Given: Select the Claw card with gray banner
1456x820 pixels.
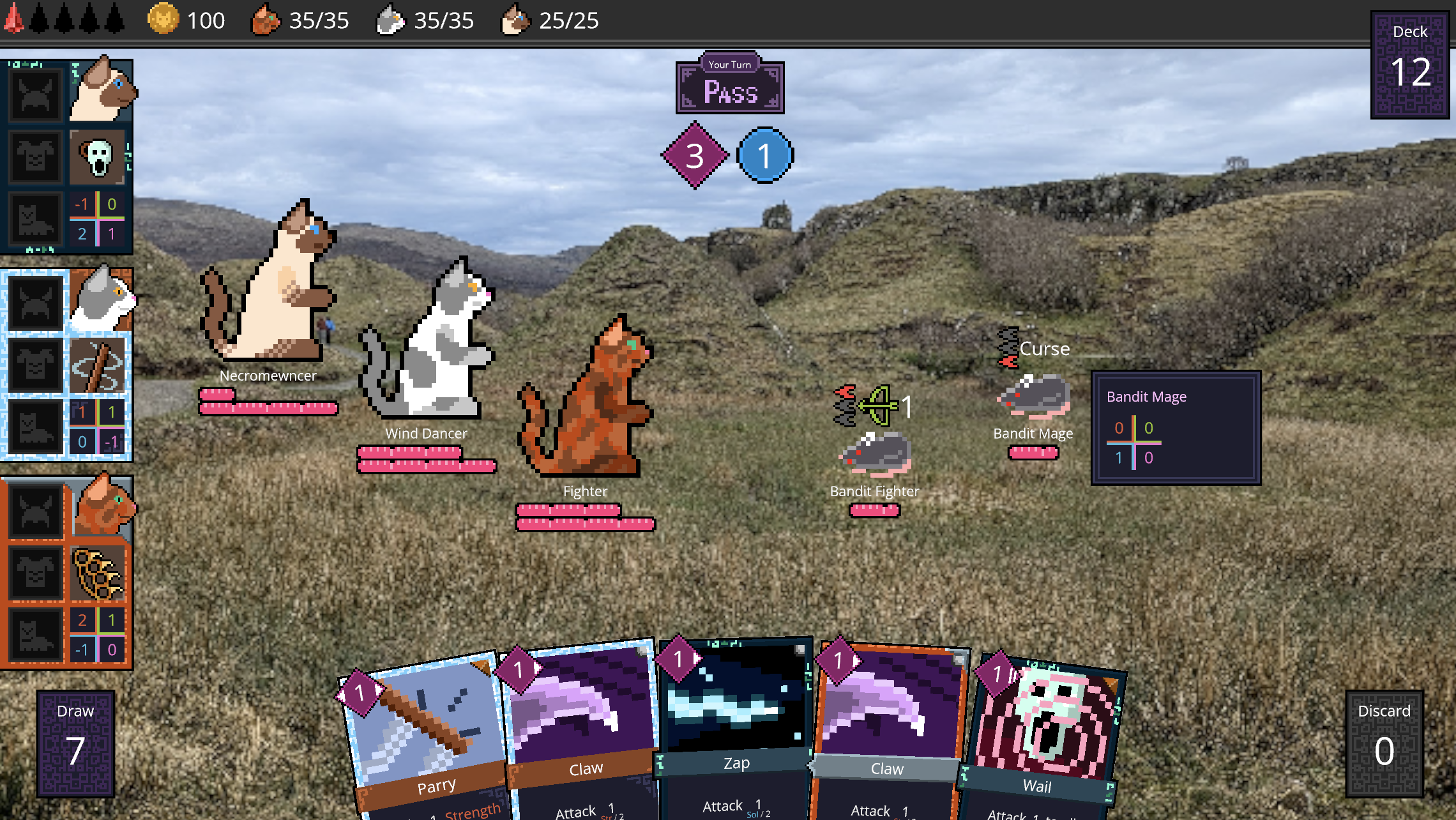Looking at the screenshot, I should pyautogui.click(x=888, y=728).
